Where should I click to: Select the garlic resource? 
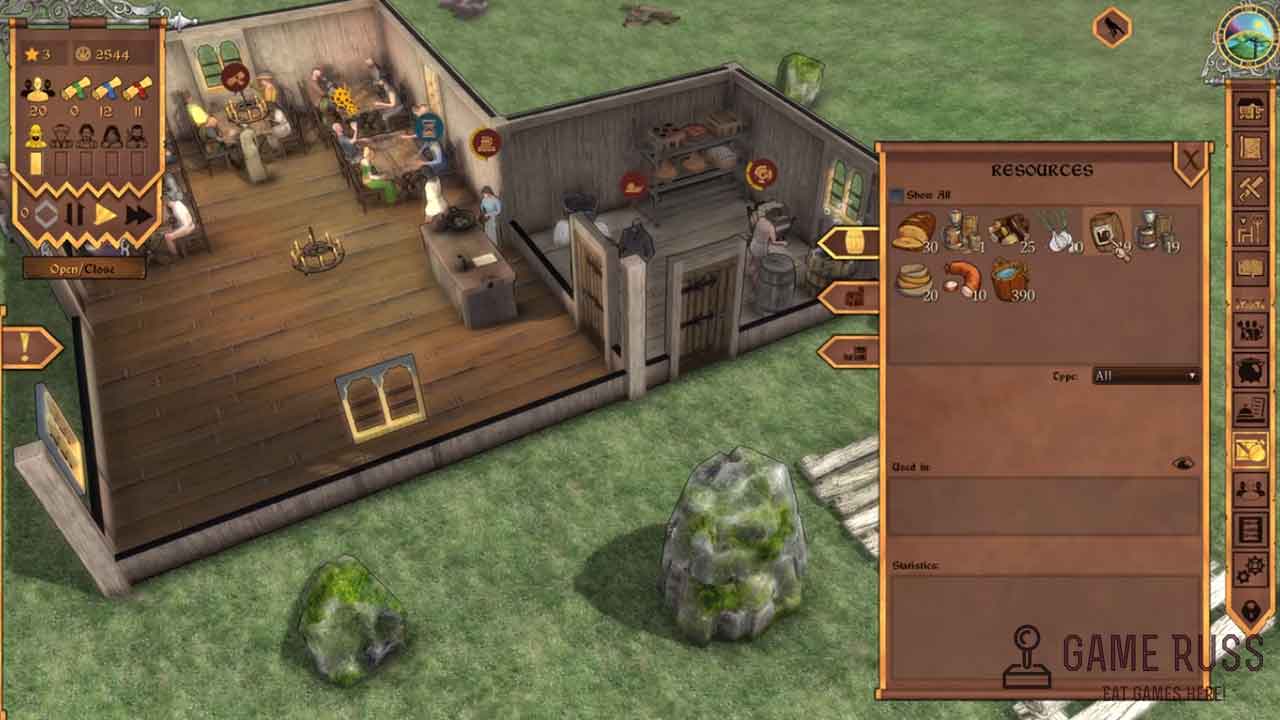click(1058, 232)
